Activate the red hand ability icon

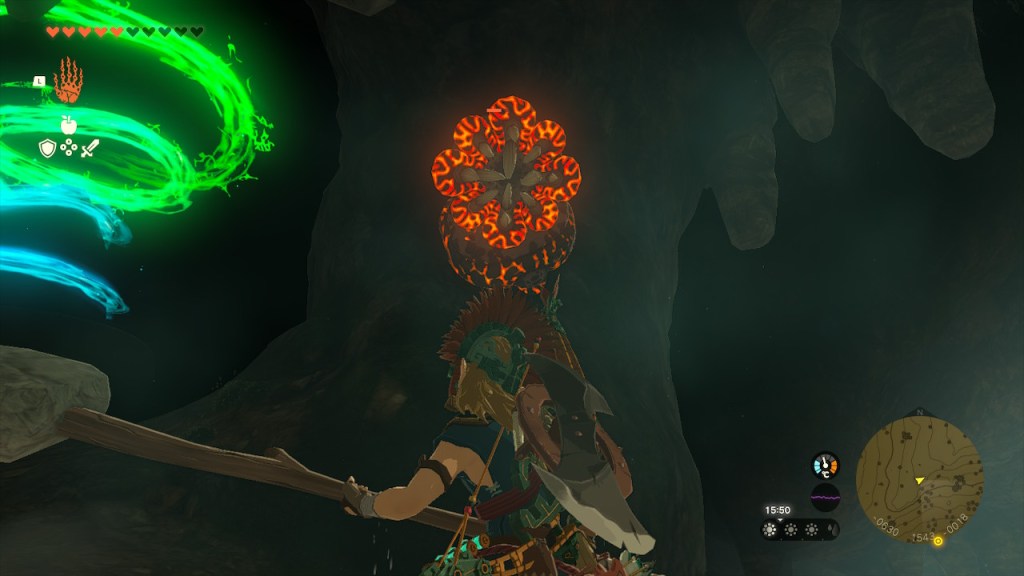pos(68,81)
